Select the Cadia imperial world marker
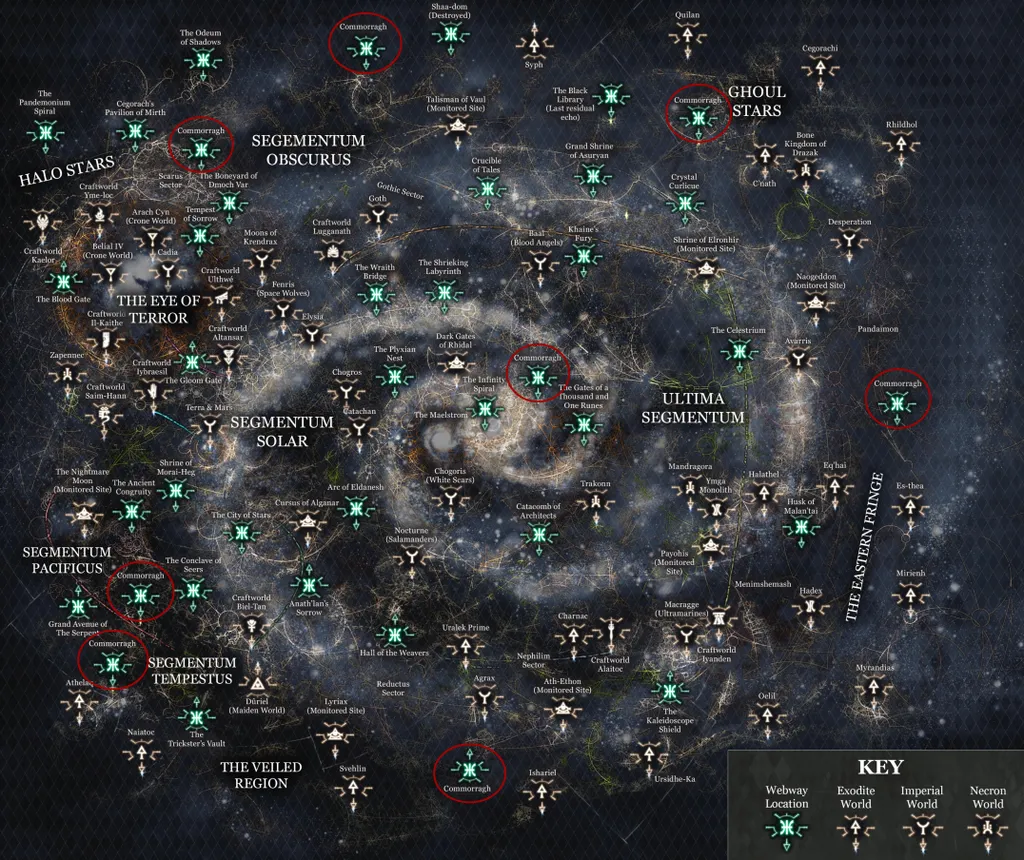Image resolution: width=1024 pixels, height=860 pixels. [x=168, y=272]
